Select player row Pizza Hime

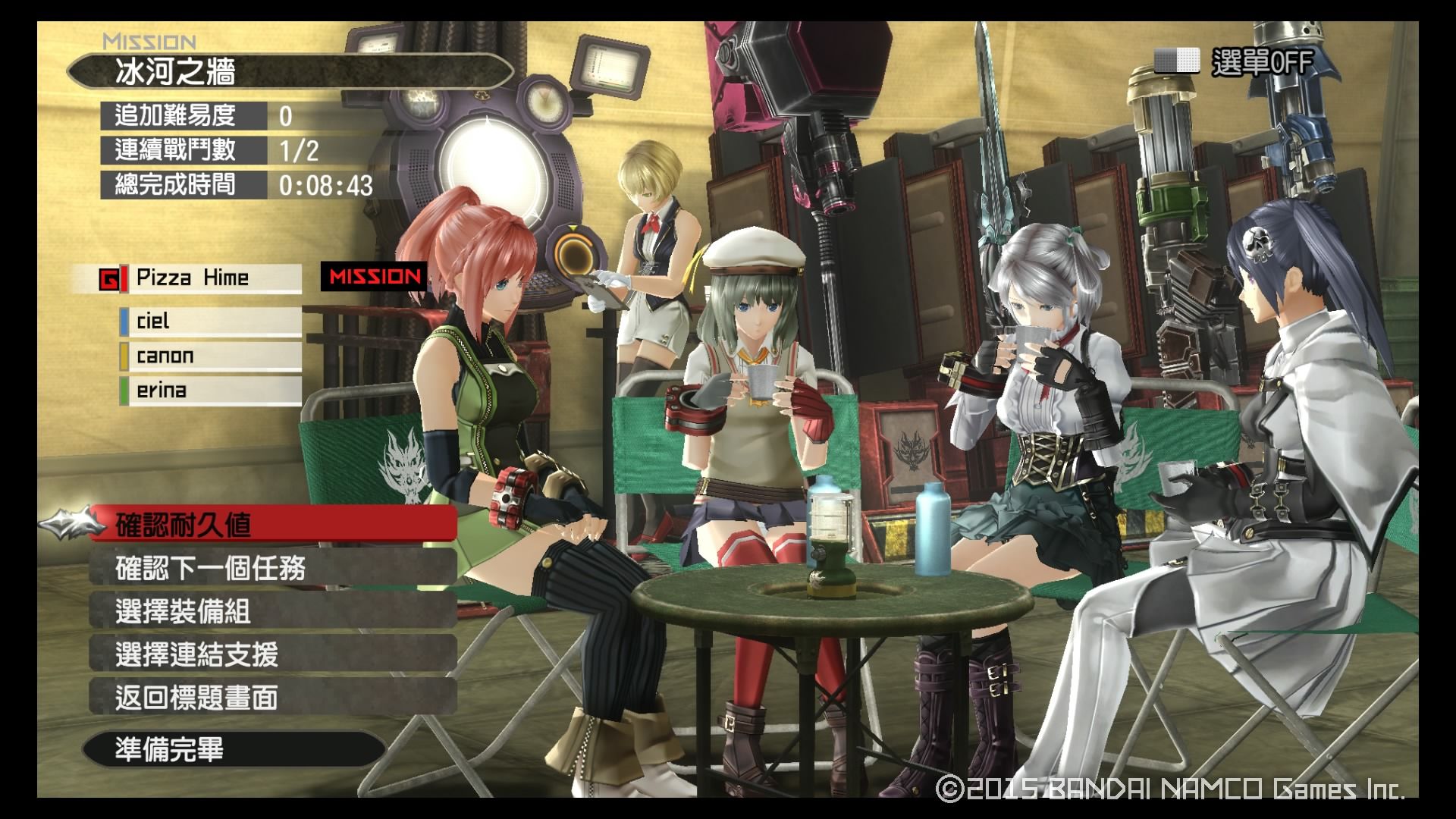201,278
